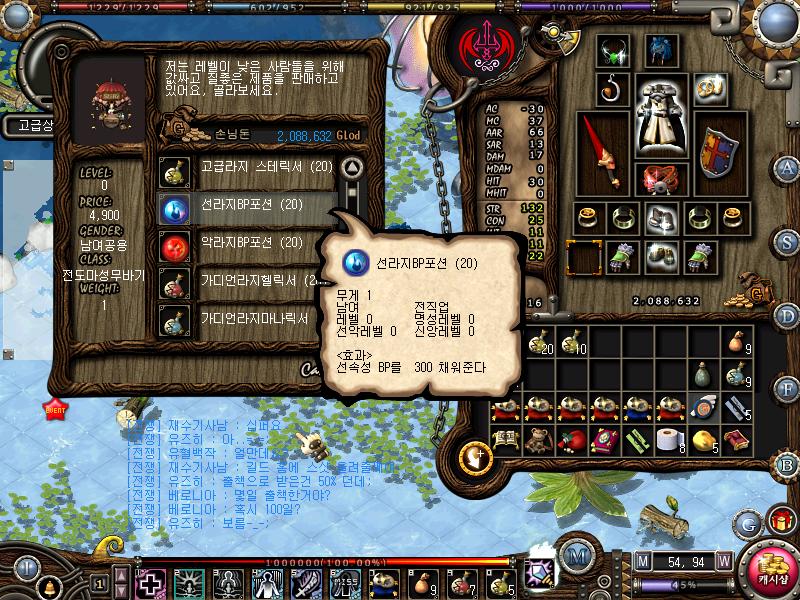Click the round D side button
The height and width of the screenshot is (600, 800).
(788, 316)
